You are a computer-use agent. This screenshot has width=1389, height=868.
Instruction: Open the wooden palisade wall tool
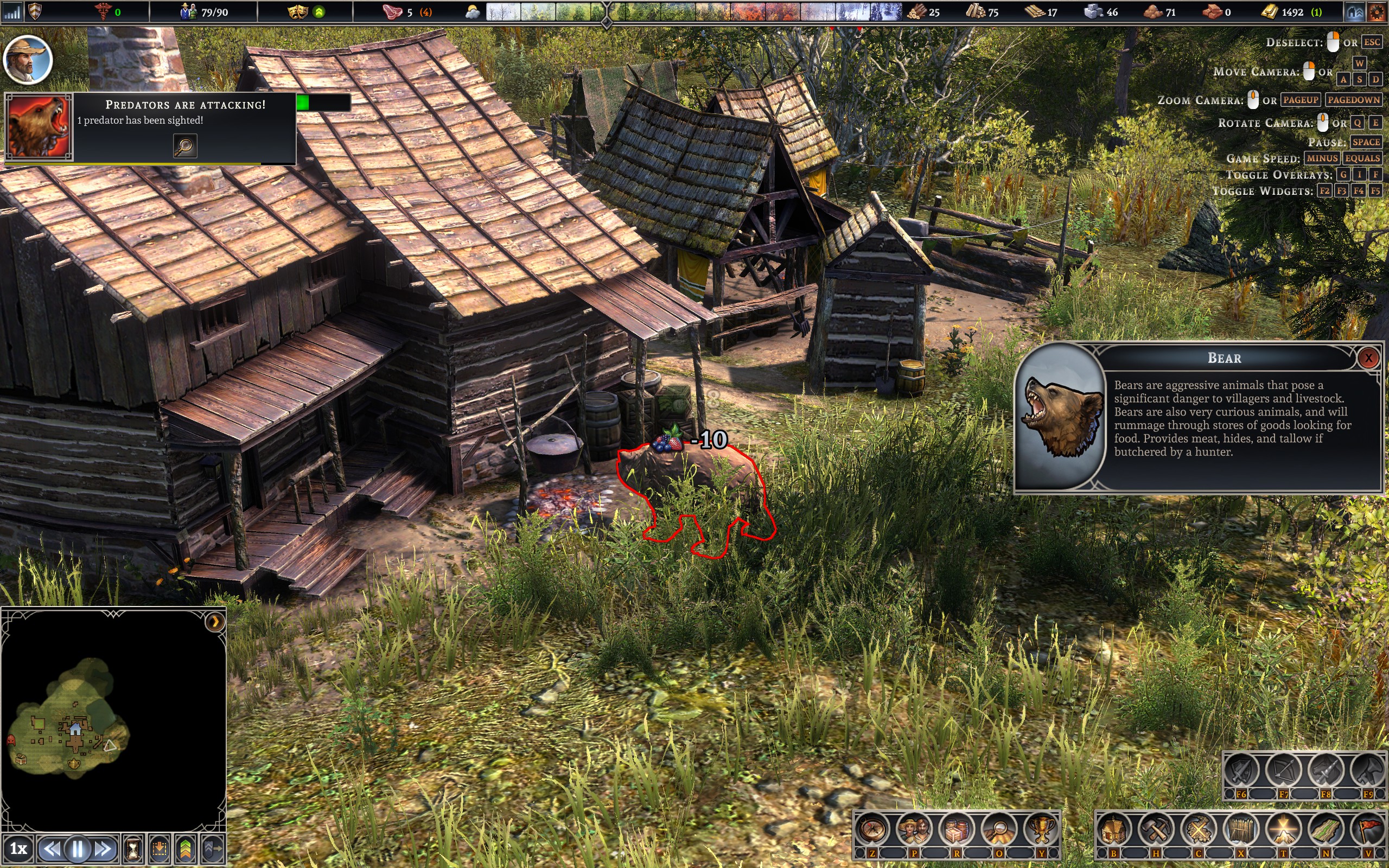1240,829
